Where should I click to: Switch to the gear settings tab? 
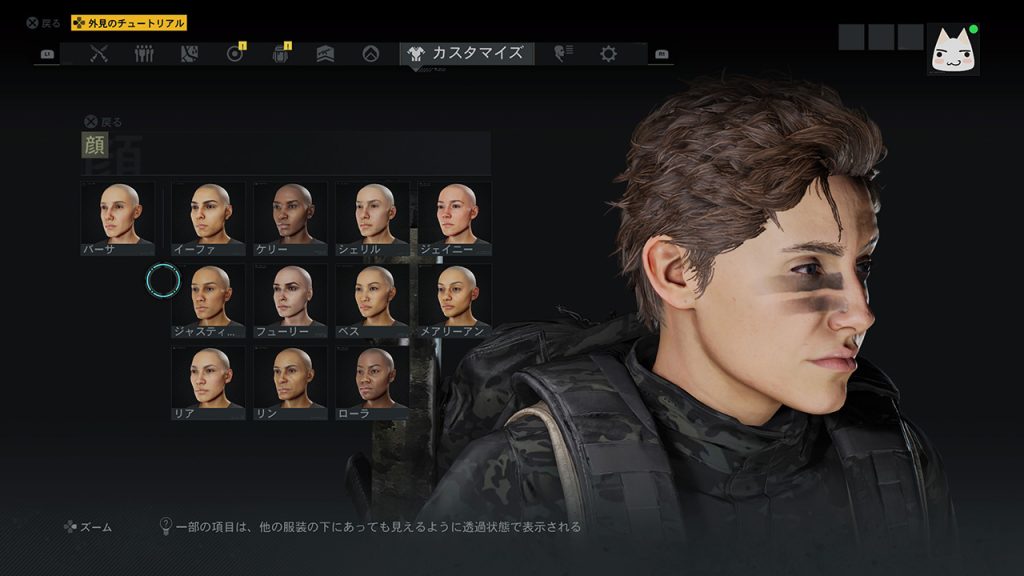(x=608, y=54)
